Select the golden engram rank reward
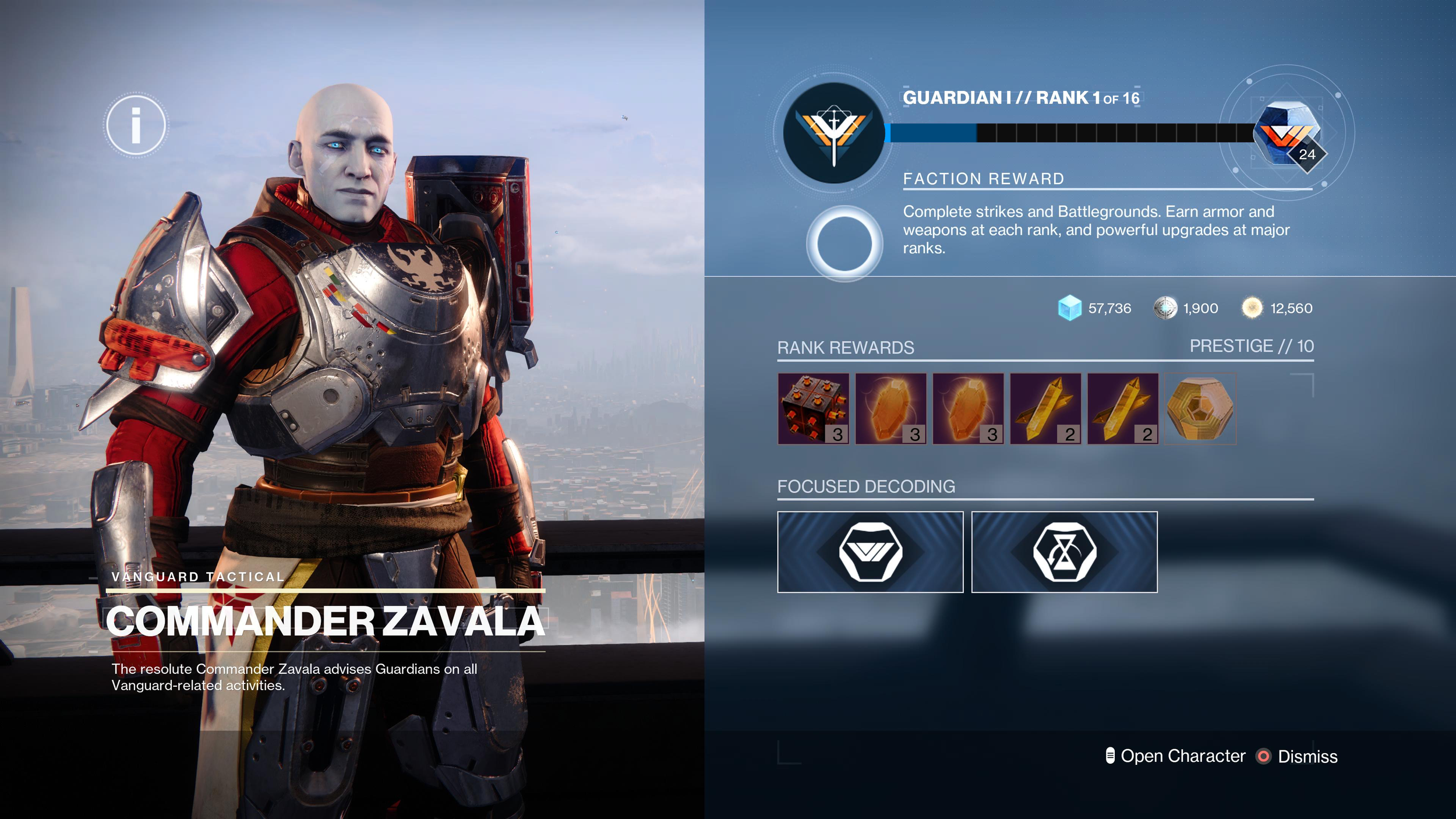The width and height of the screenshot is (1456, 819). (1200, 409)
